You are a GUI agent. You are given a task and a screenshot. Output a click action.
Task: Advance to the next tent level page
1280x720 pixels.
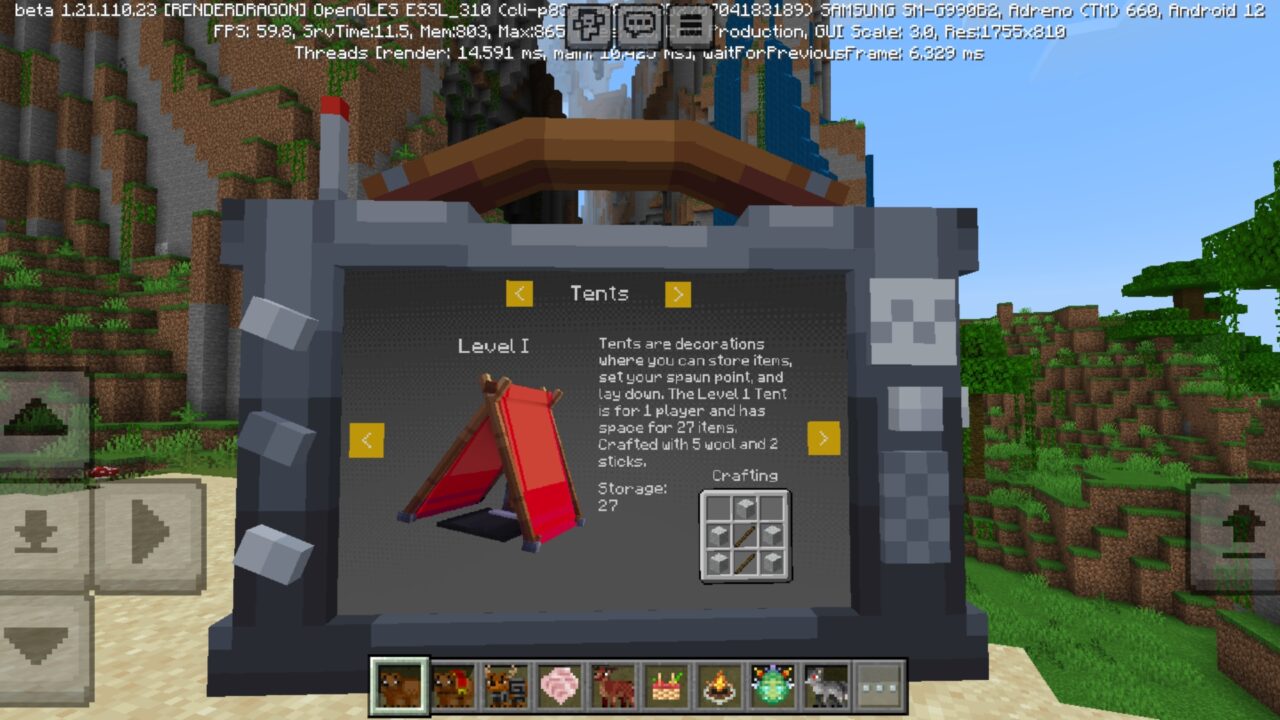[822, 440]
